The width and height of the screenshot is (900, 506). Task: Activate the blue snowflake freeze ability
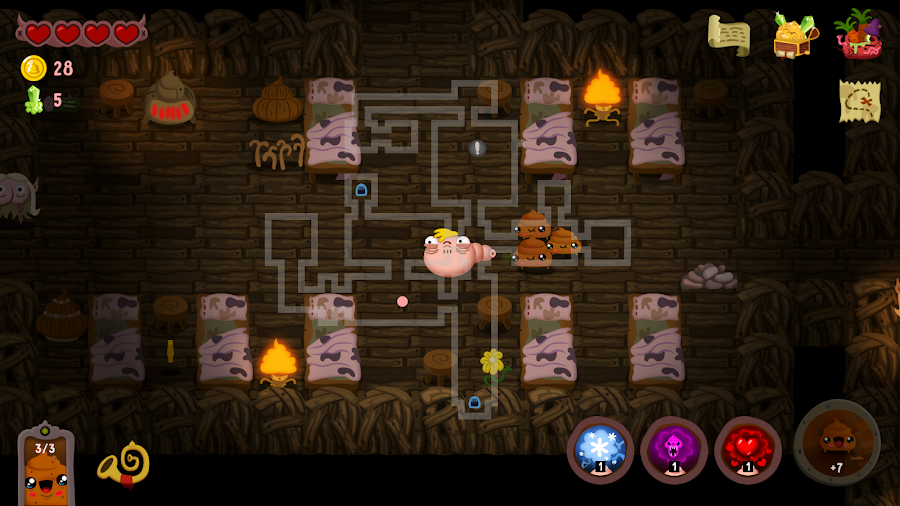[600, 450]
